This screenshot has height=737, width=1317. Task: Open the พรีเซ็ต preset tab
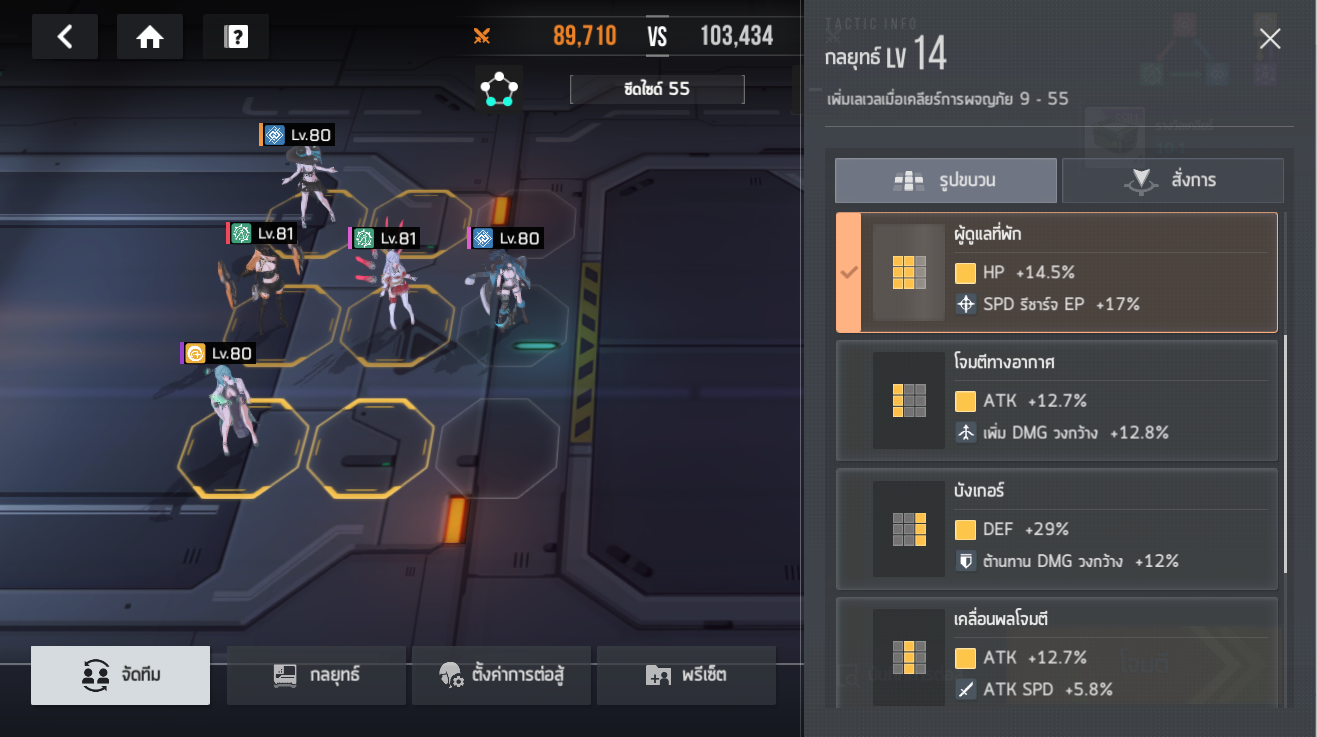[686, 675]
